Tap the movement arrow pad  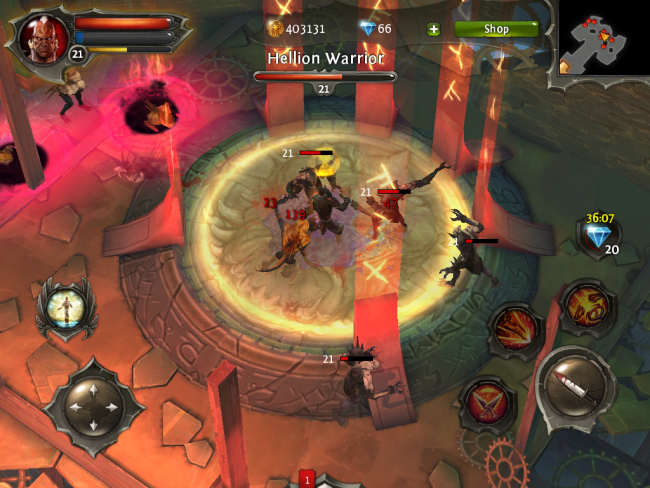[94, 406]
